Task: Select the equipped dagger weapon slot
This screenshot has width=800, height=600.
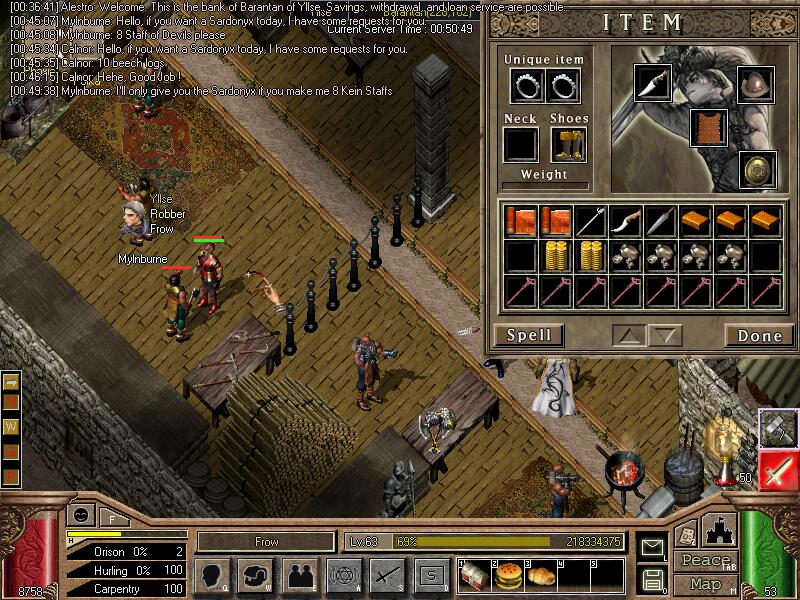Action: point(652,84)
